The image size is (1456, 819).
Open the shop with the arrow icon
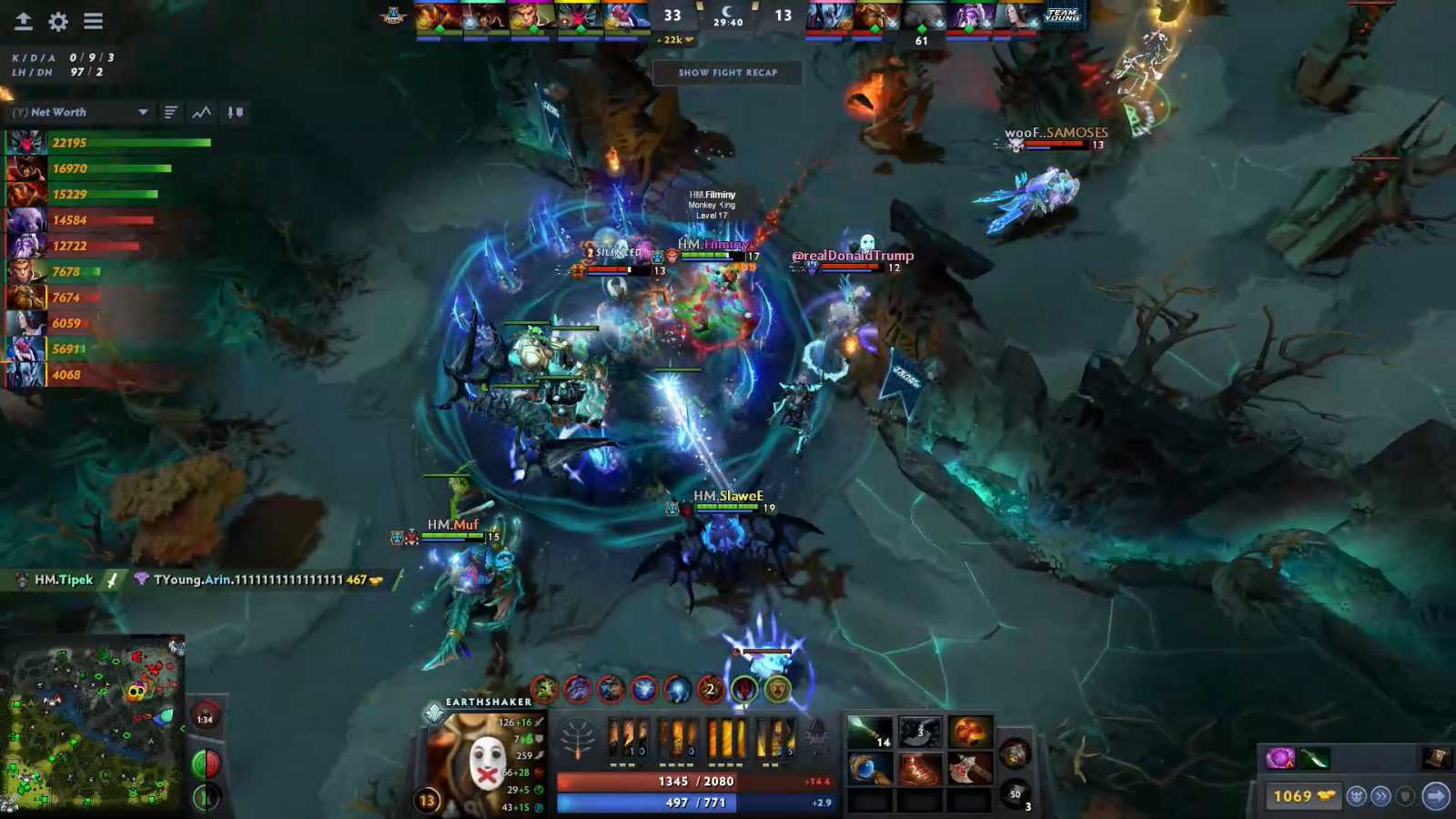click(x=1434, y=793)
